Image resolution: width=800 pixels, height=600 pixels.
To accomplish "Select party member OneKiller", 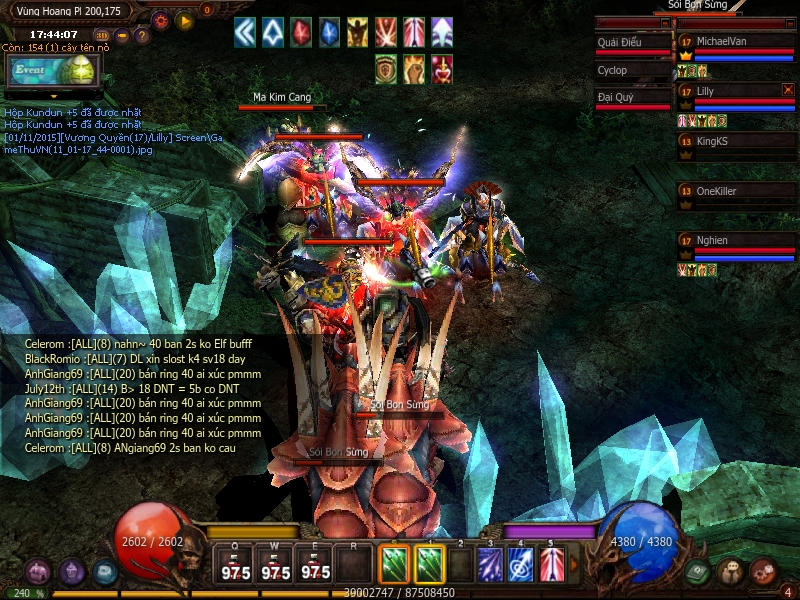I will click(737, 191).
